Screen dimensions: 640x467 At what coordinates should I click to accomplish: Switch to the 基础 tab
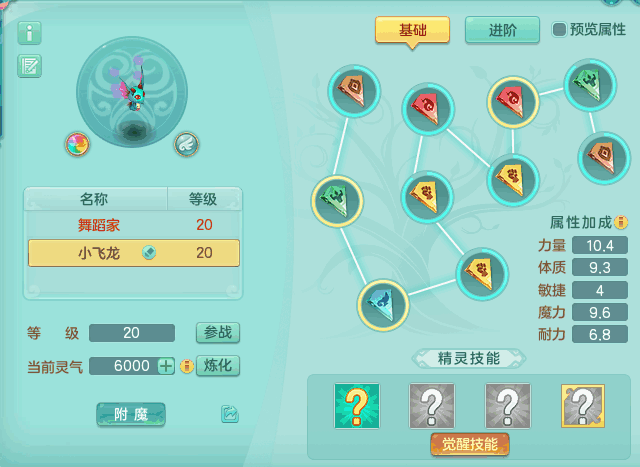click(x=412, y=30)
